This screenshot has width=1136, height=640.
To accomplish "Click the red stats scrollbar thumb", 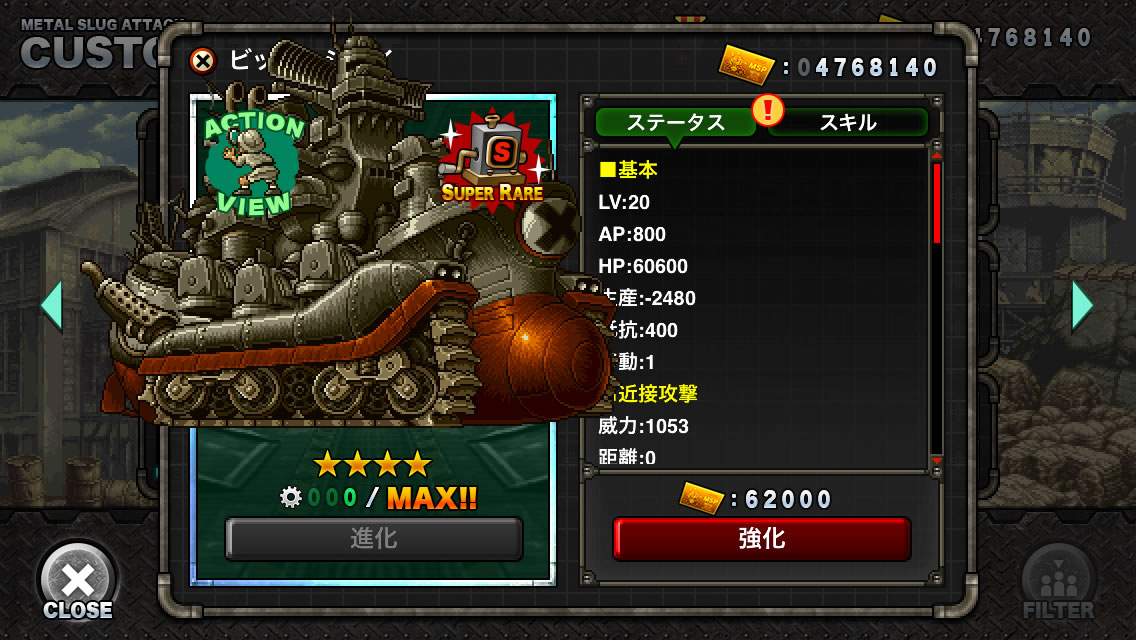I will coord(937,203).
